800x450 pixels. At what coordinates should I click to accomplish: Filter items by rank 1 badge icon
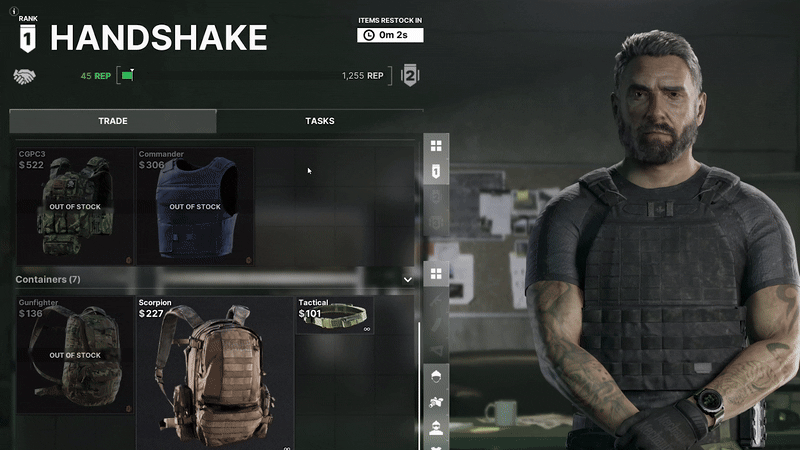click(436, 172)
